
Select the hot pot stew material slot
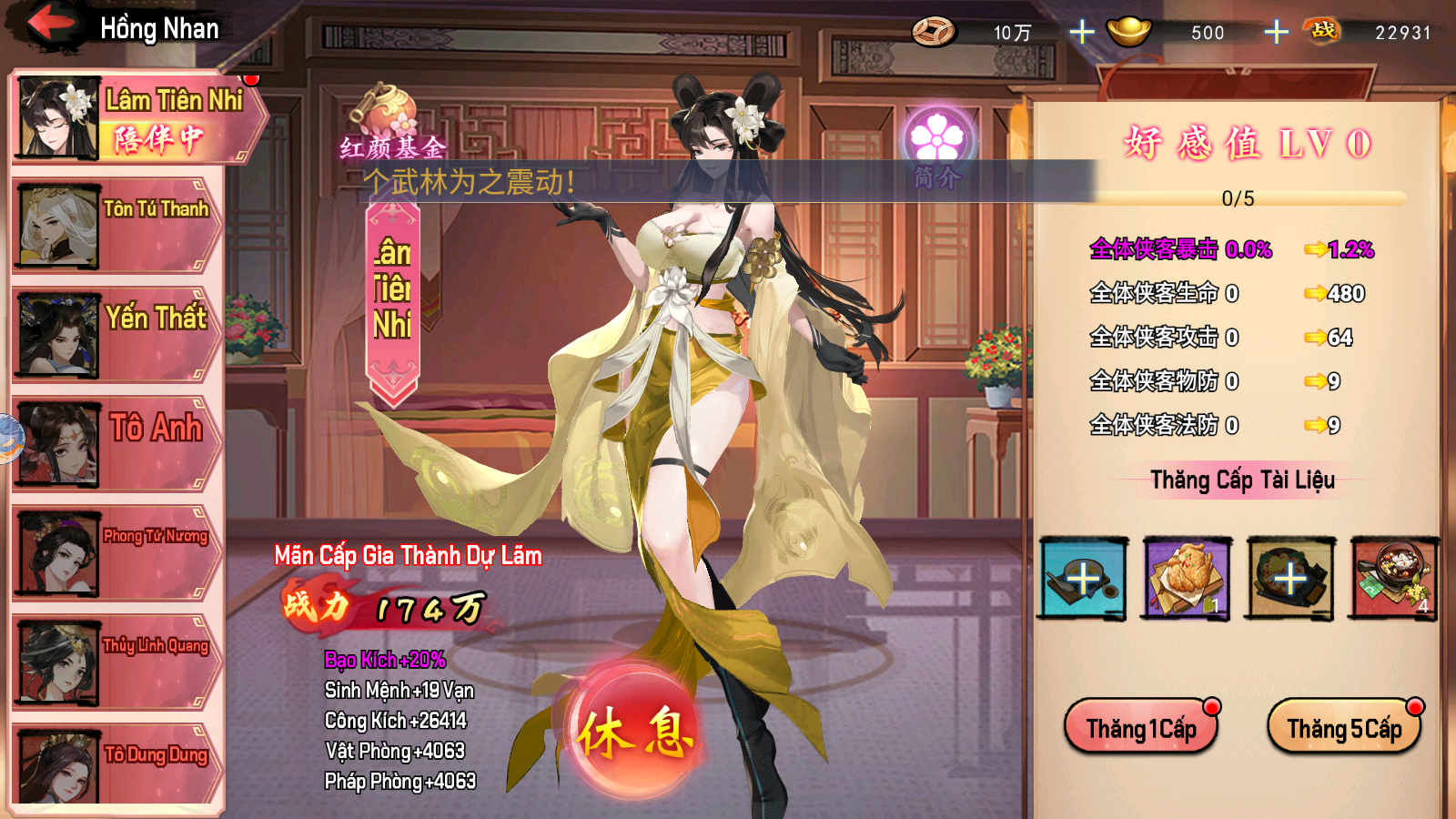click(x=1393, y=579)
